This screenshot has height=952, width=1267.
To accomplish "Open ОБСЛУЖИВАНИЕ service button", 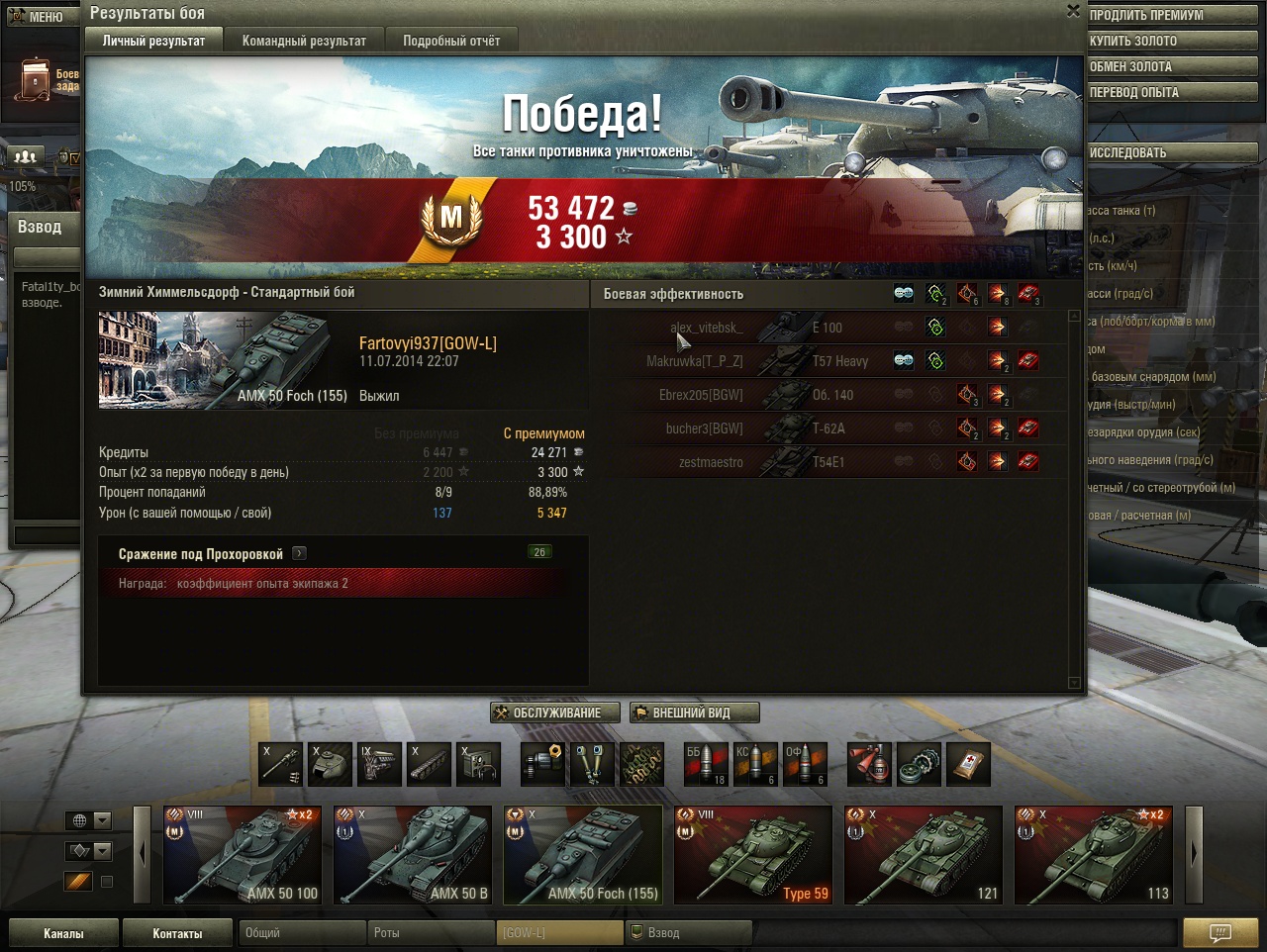I will [x=555, y=713].
